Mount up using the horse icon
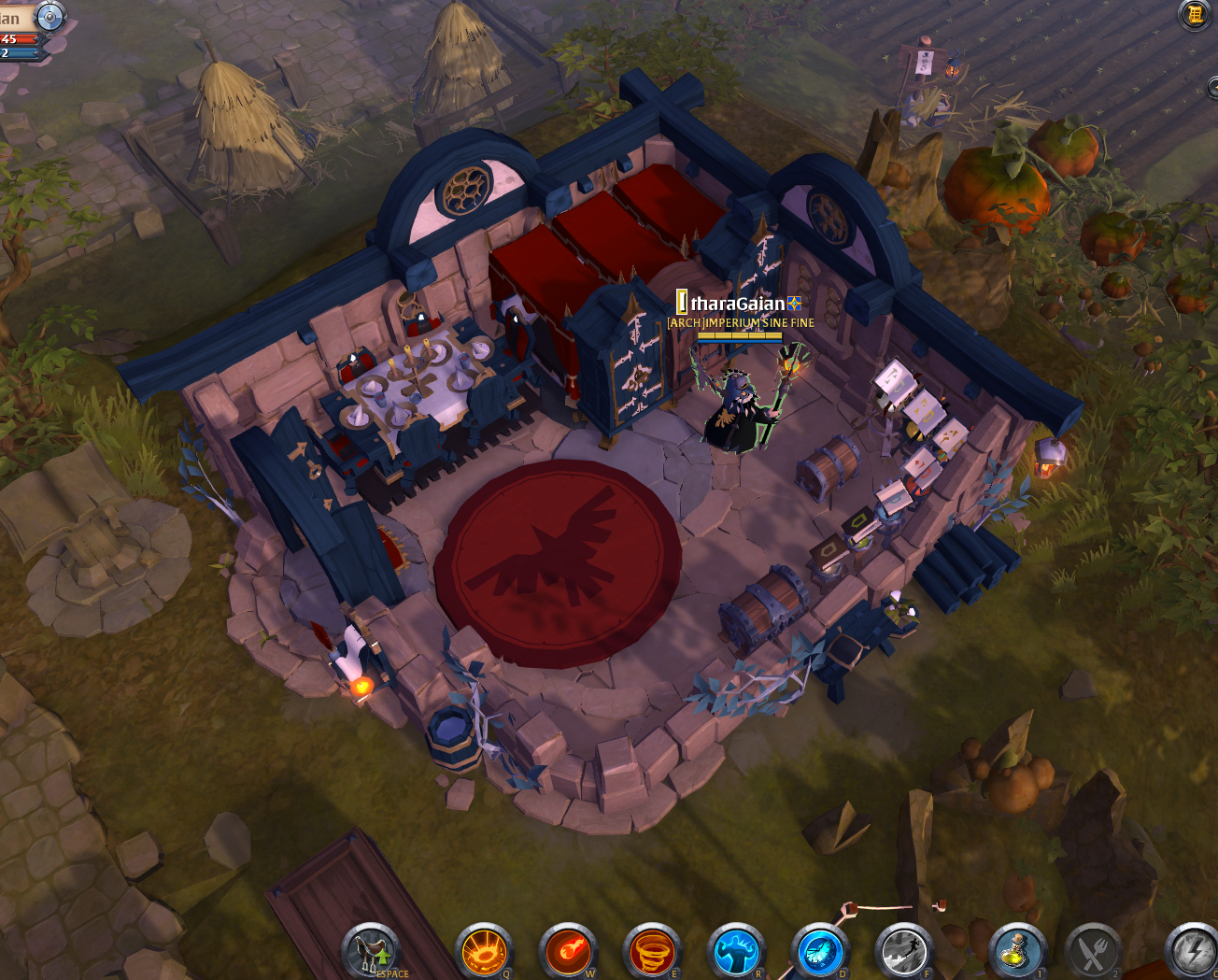 click(x=371, y=950)
